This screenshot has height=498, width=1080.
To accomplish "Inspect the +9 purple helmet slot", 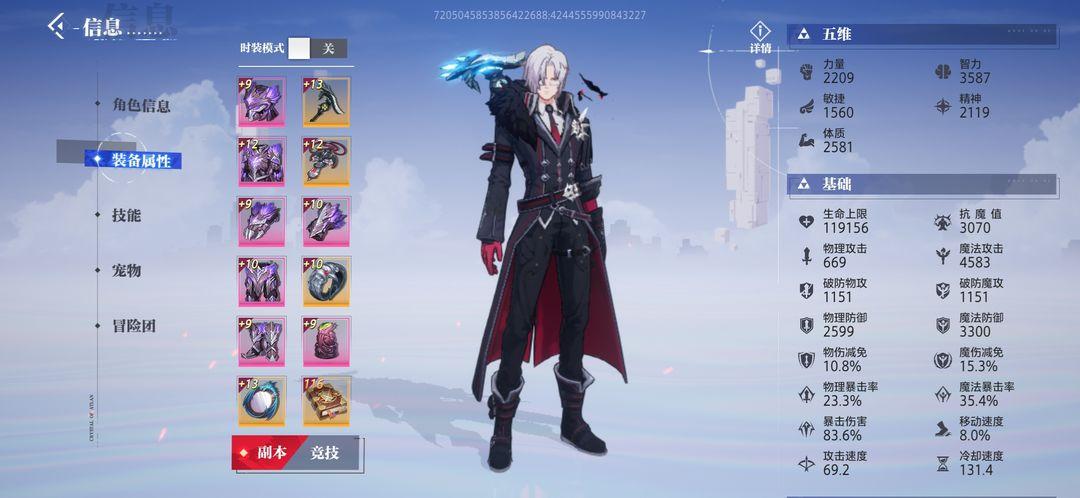I will pos(262,102).
